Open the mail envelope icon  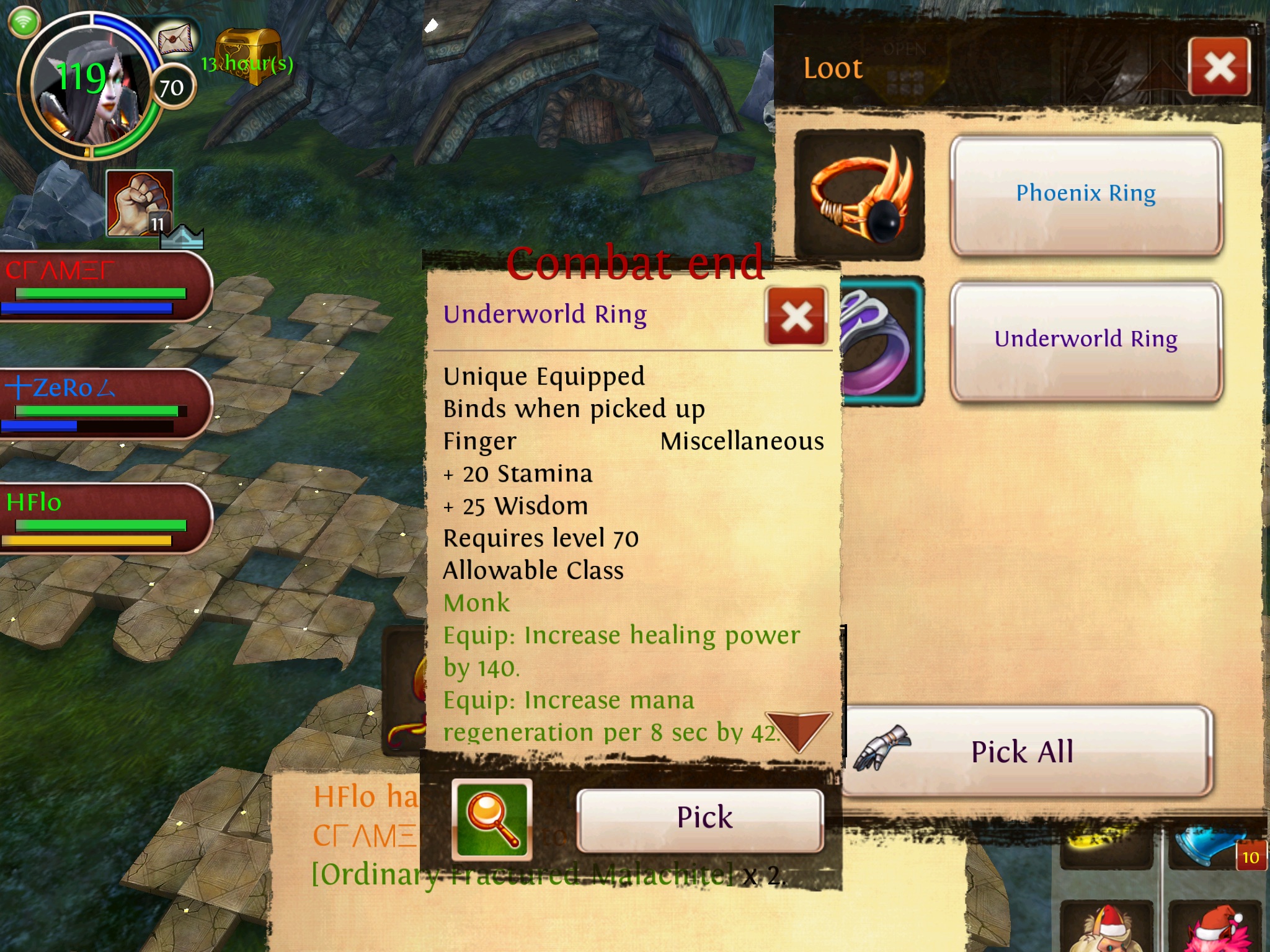(175, 39)
